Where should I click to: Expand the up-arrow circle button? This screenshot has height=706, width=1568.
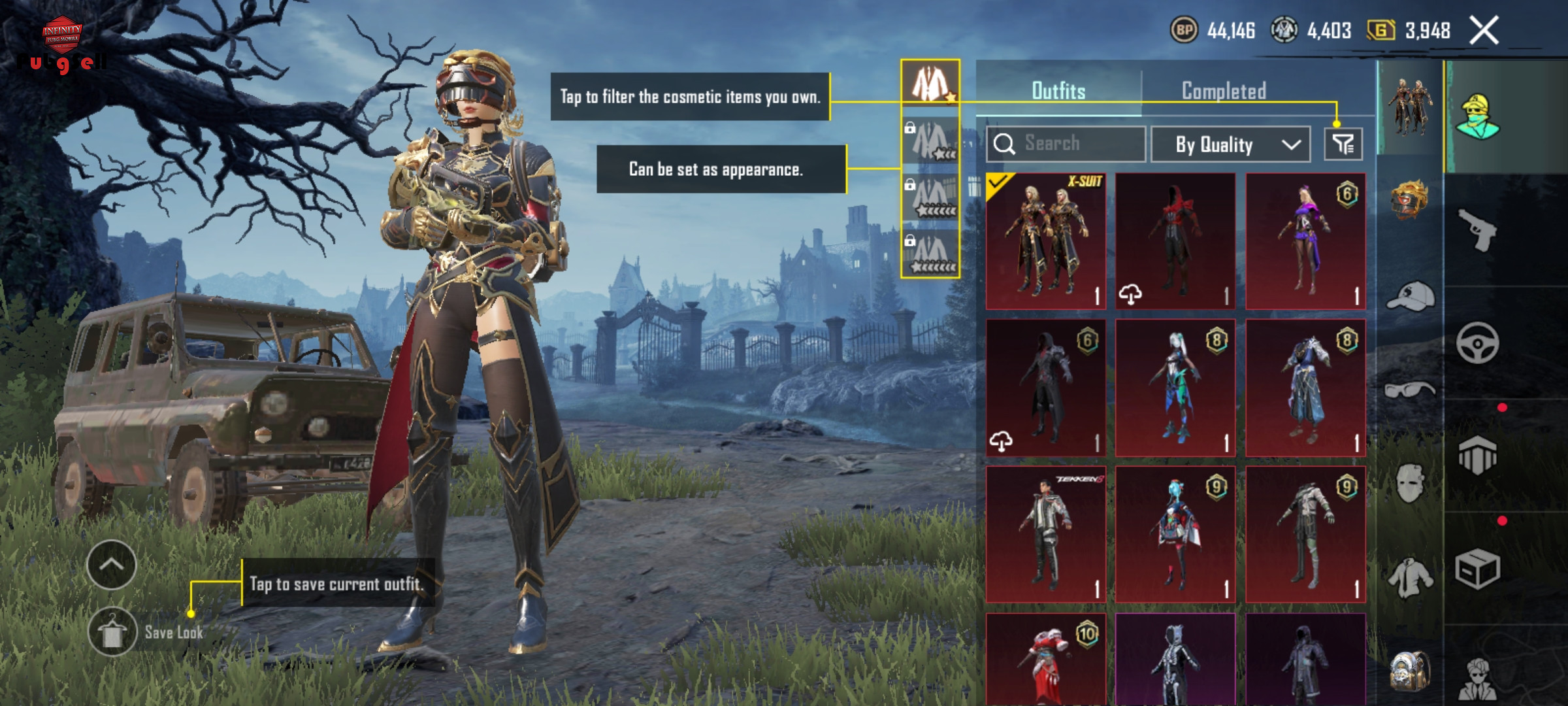(111, 565)
